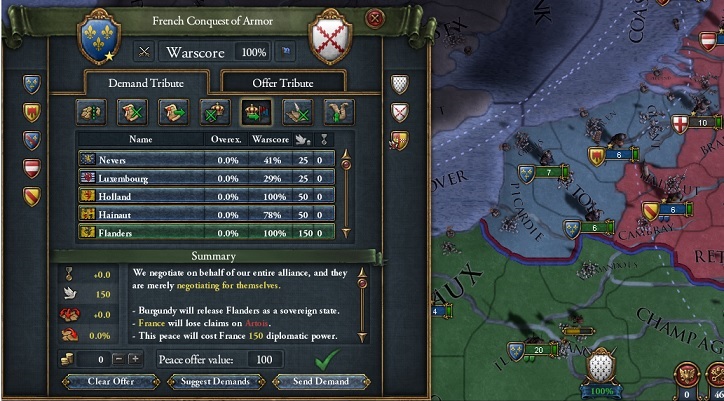Increase the gold demand with the plus button

pos(136,358)
